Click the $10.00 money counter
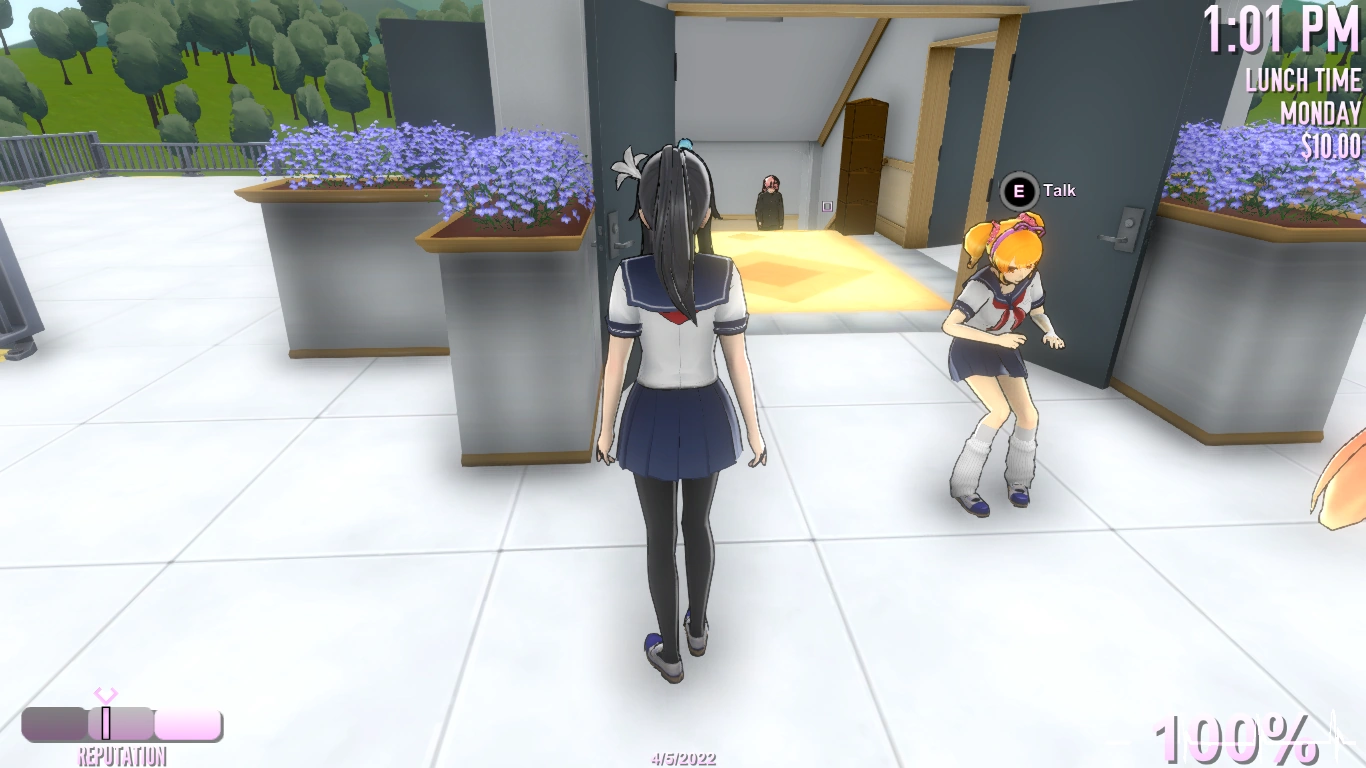The image size is (1366, 768). (x=1331, y=143)
